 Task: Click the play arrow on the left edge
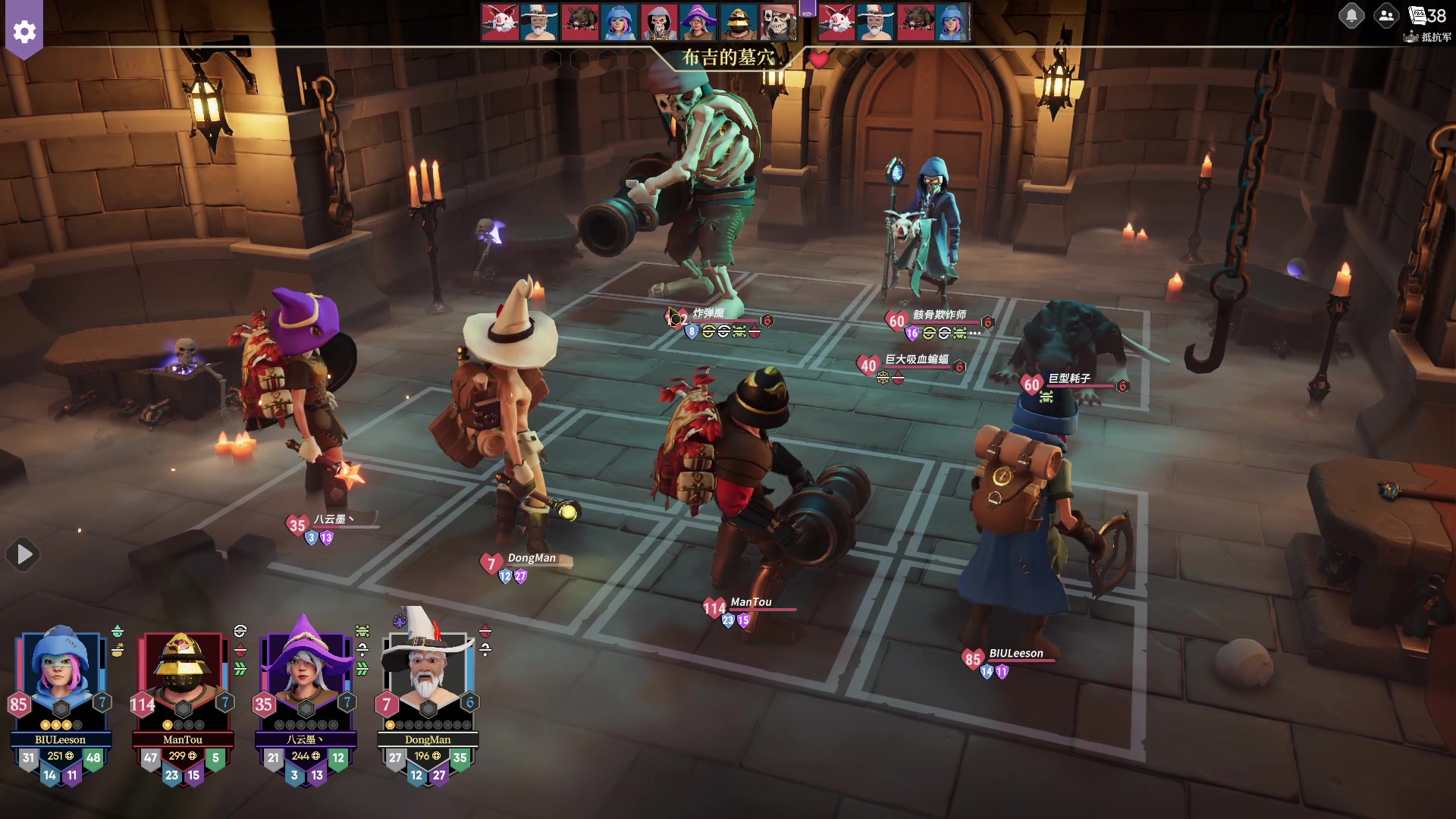[24, 555]
